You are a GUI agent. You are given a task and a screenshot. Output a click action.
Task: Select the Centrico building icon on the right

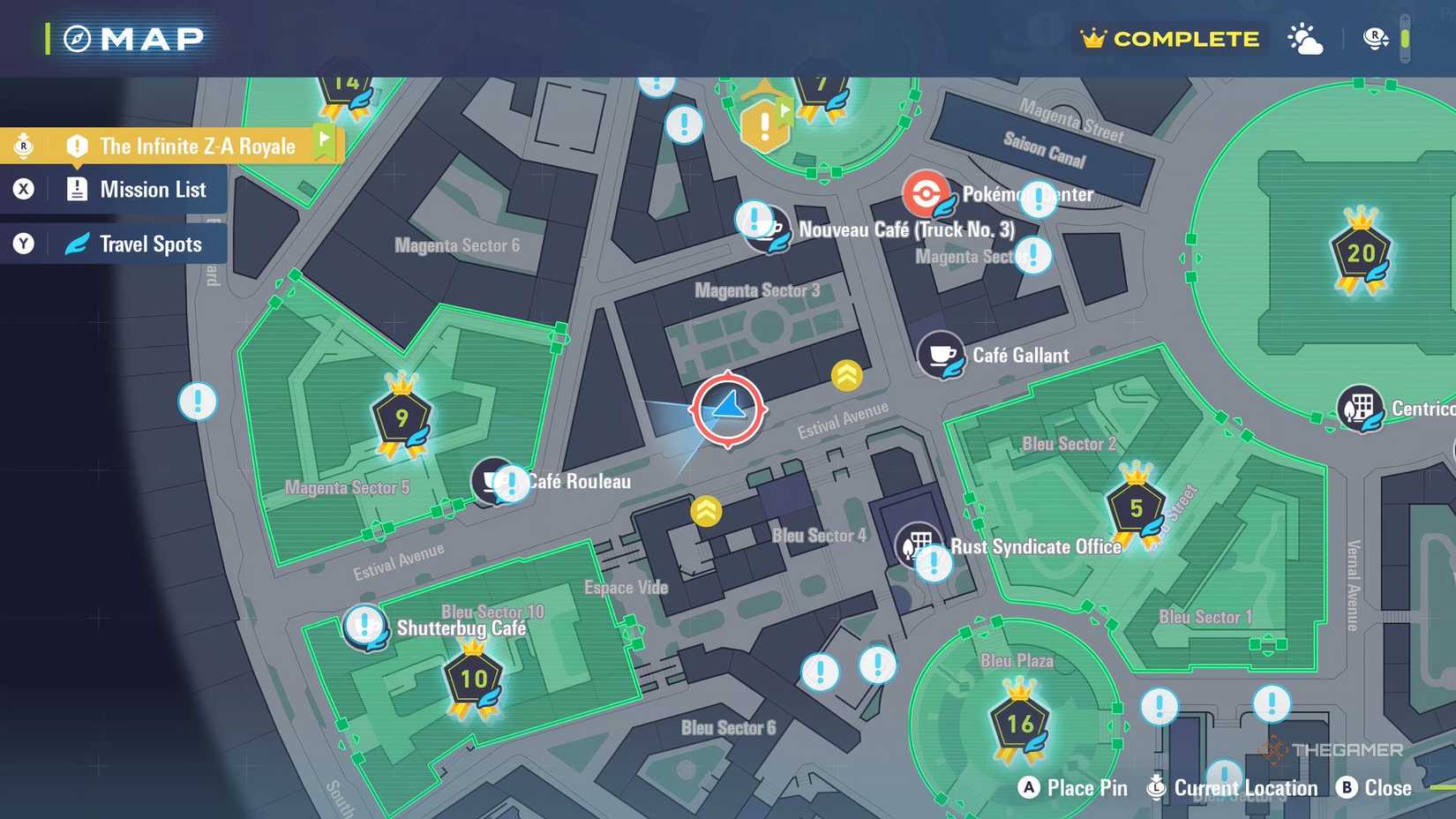(1360, 408)
